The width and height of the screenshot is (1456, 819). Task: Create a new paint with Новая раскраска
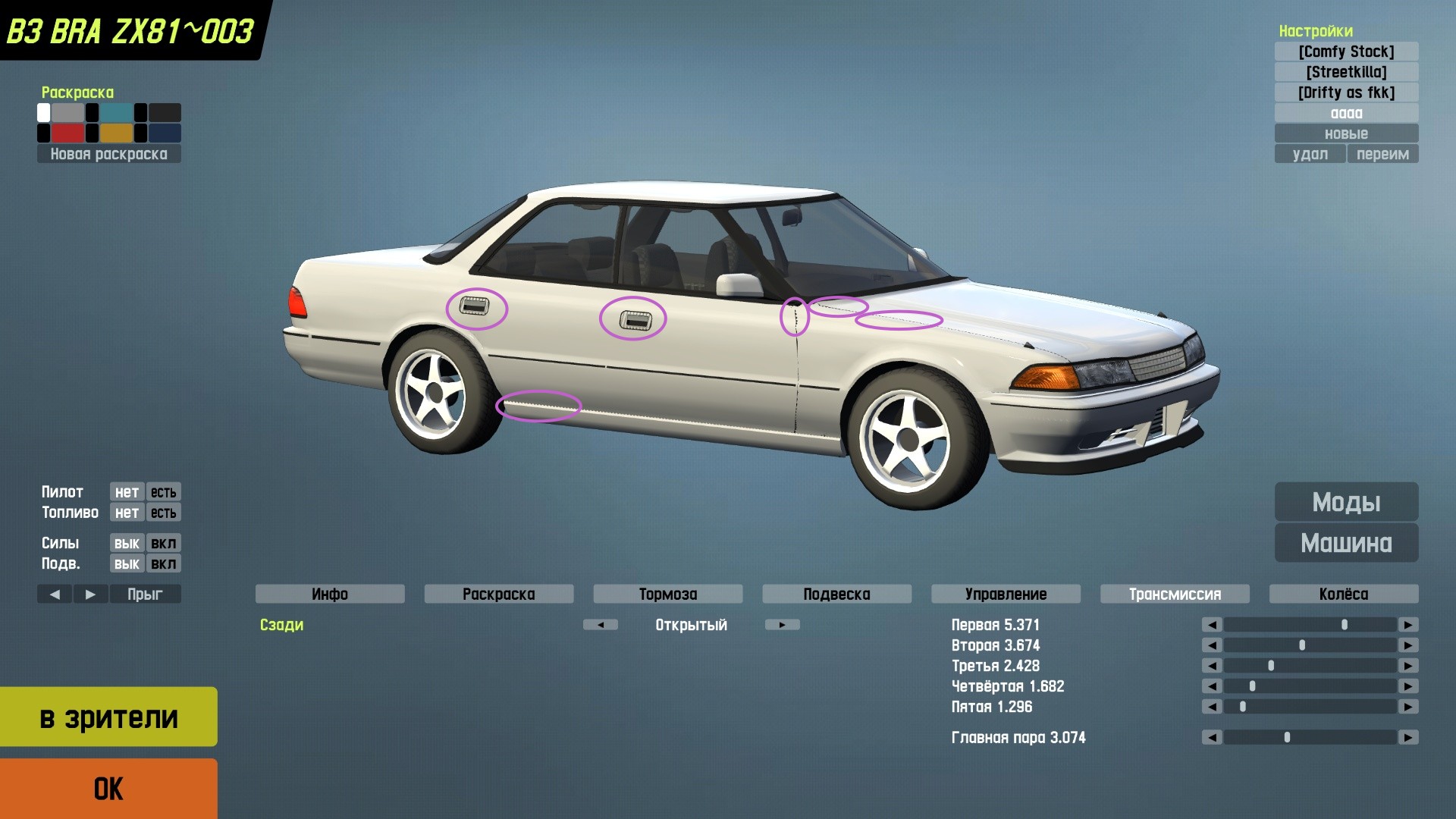pos(108,154)
